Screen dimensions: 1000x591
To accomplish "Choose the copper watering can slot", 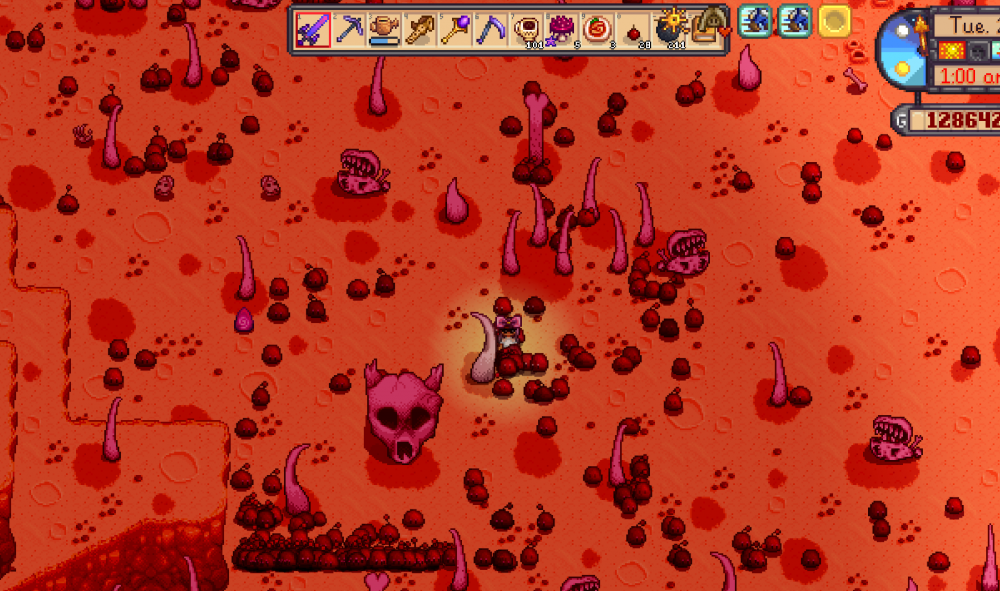I will pyautogui.click(x=385, y=29).
